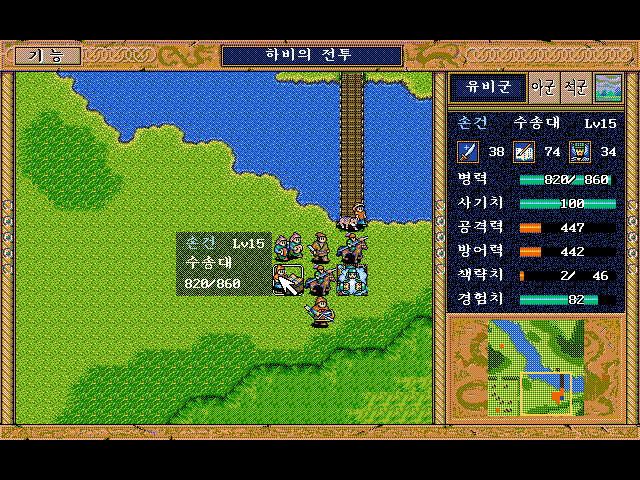Click the mountain terrain icon
Viewport: 640px width, 480px height.
[608, 88]
